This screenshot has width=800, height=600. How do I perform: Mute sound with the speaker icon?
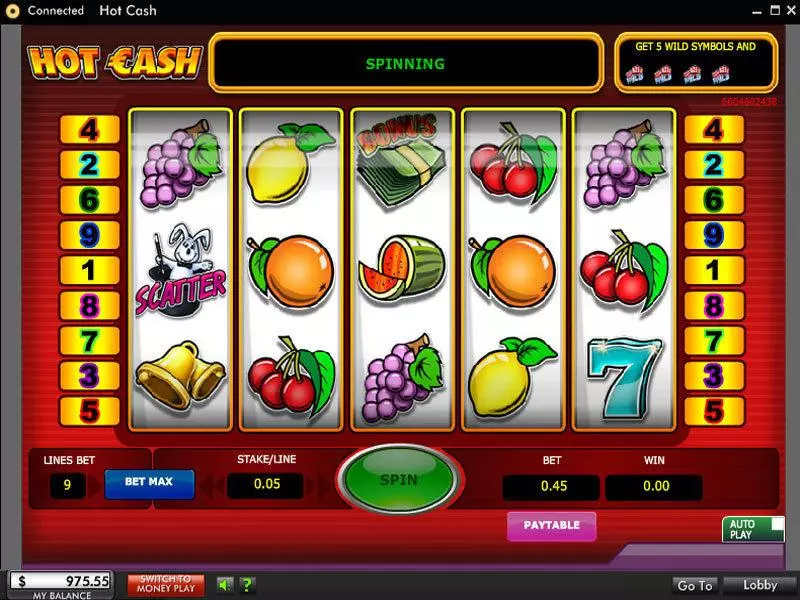click(225, 585)
